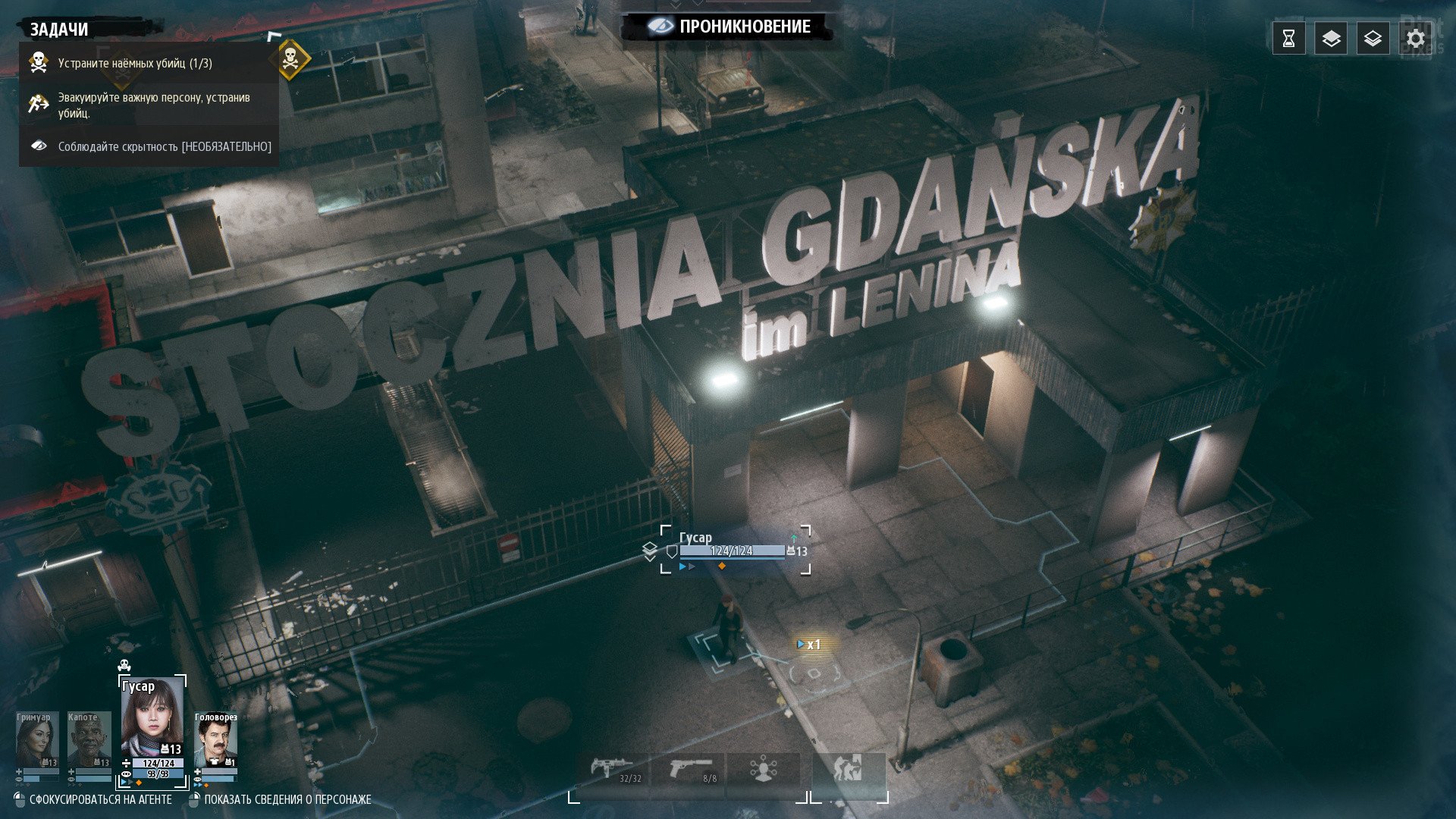Click the eliminate assassins objective
Screen dimensions: 1456x819
tap(135, 63)
